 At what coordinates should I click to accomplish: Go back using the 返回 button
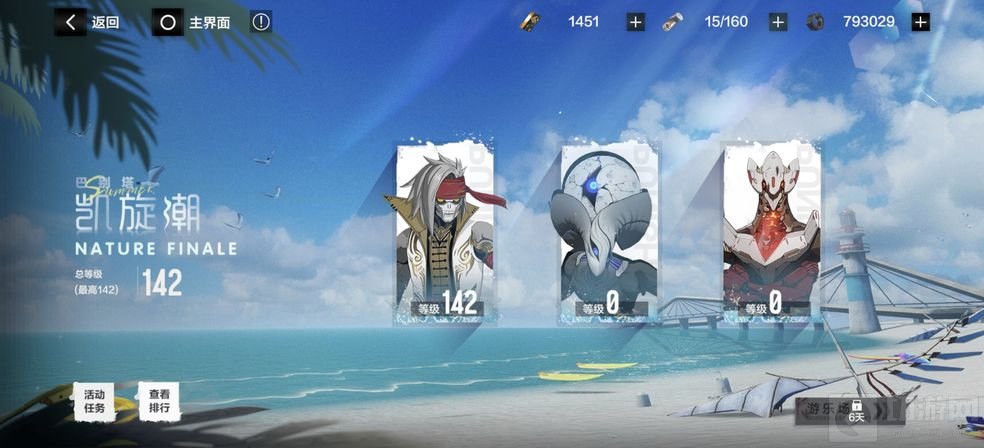tap(88, 22)
